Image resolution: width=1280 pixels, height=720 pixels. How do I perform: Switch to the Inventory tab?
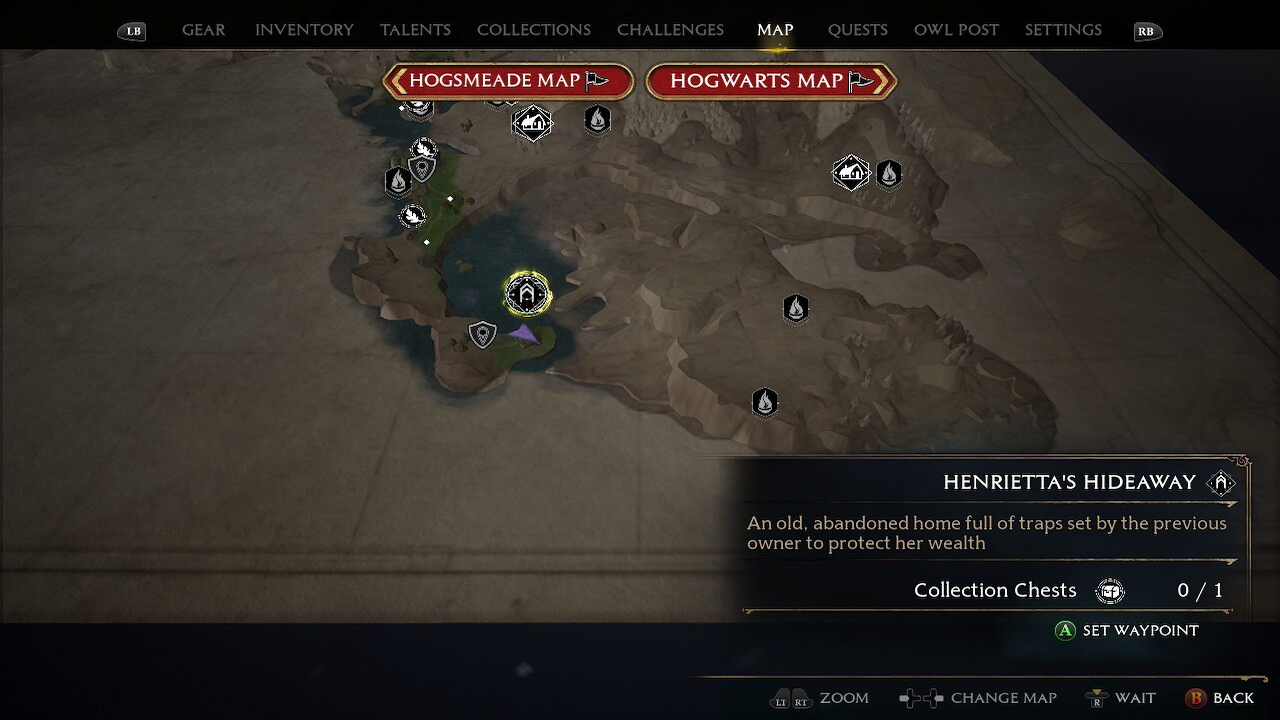304,30
